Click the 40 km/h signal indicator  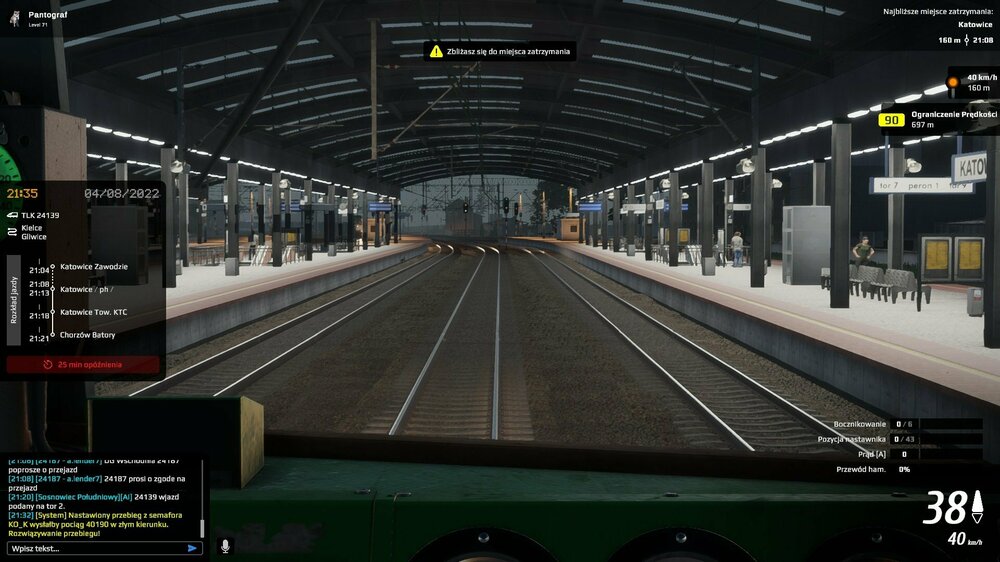click(x=973, y=82)
